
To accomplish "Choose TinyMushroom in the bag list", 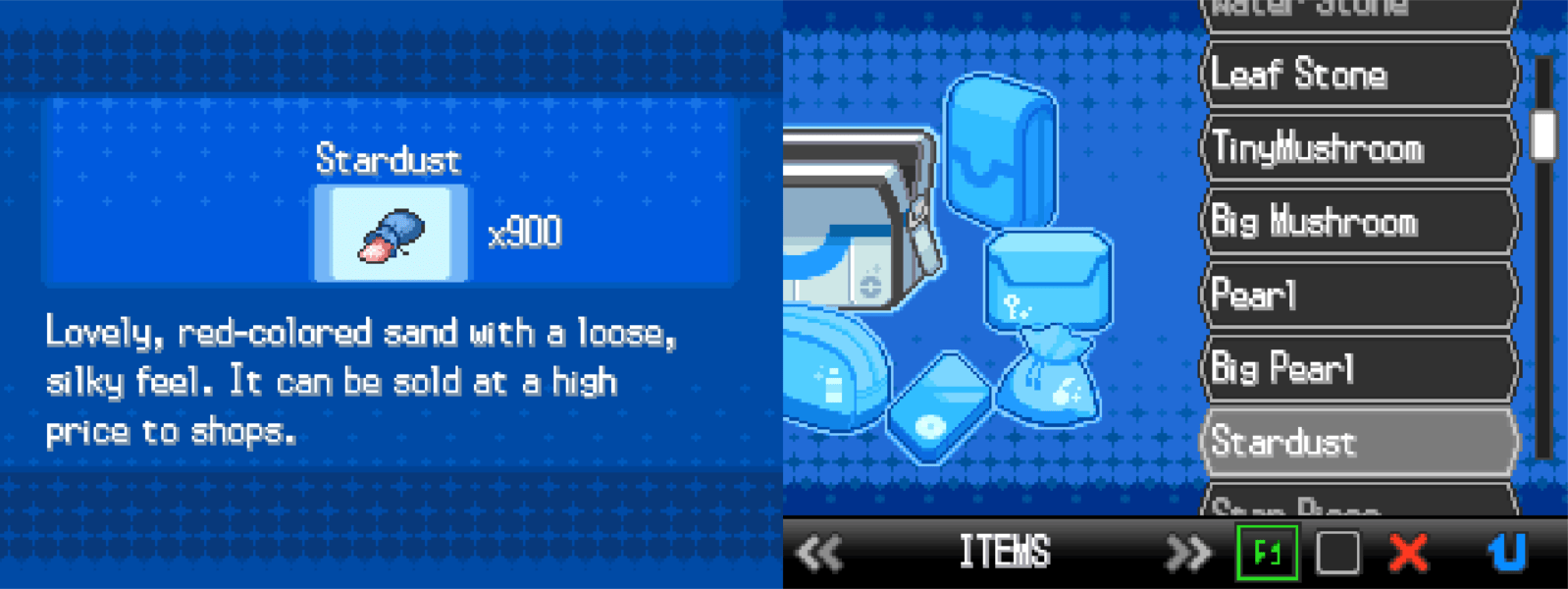I will (1357, 148).
